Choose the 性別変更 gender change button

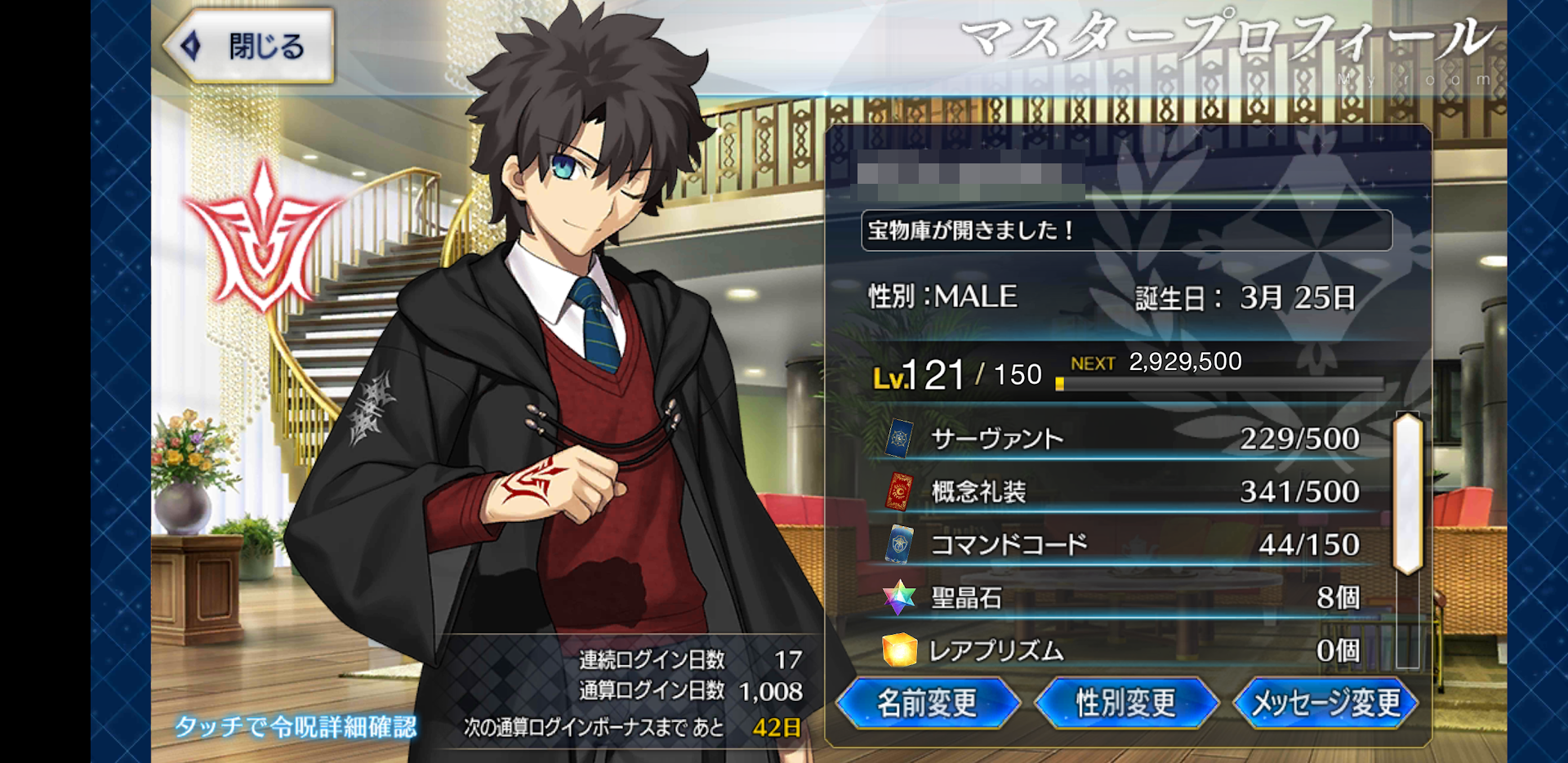click(1125, 703)
